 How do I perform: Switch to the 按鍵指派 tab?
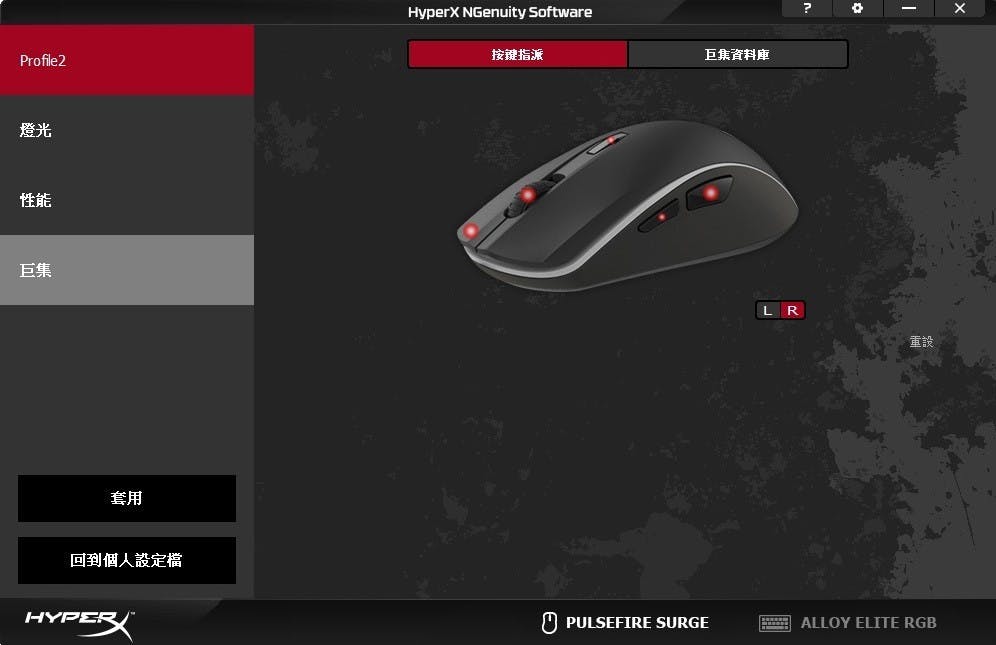517,54
